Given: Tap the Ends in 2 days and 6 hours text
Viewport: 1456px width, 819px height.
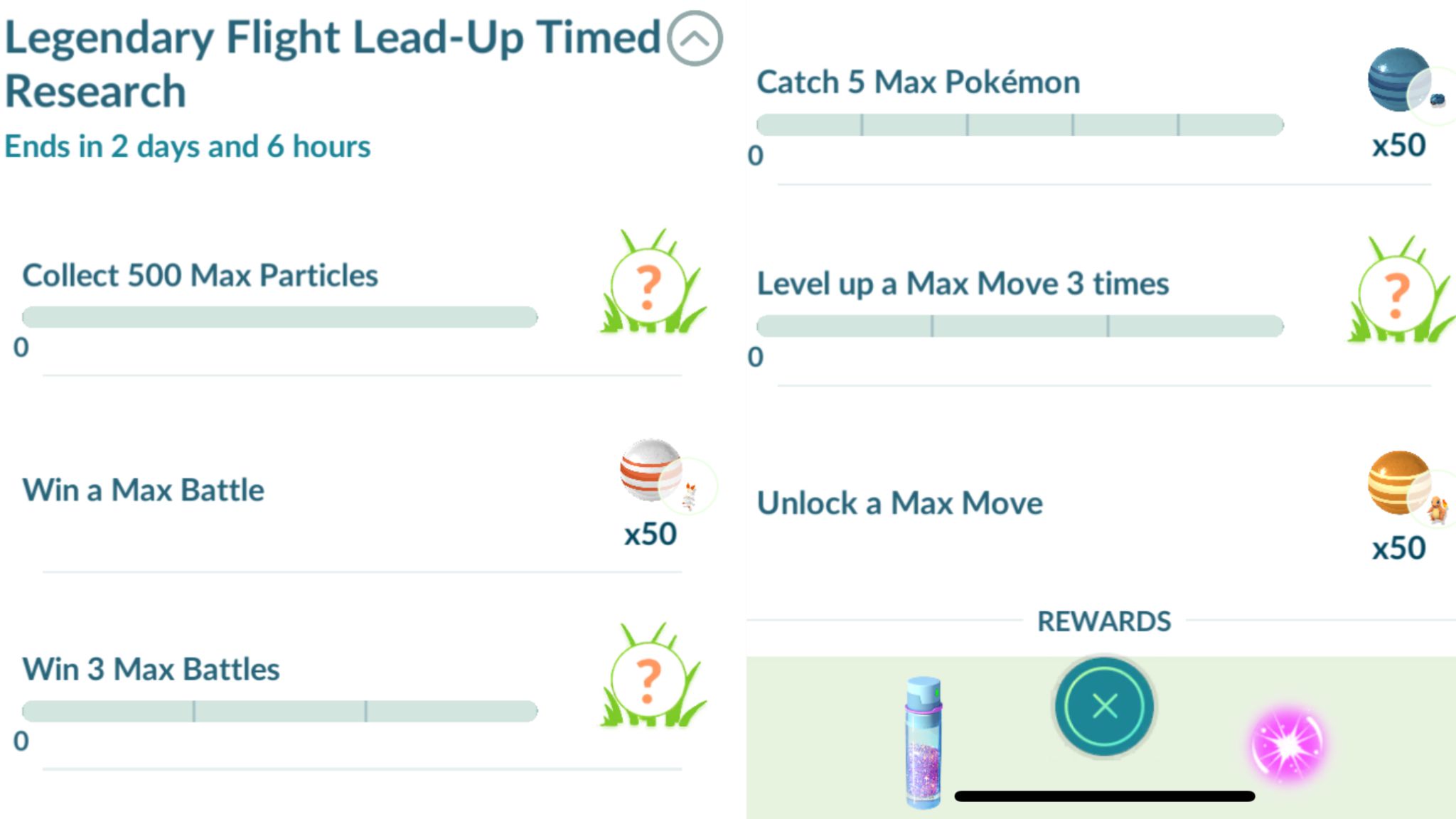Looking at the screenshot, I should (x=187, y=146).
